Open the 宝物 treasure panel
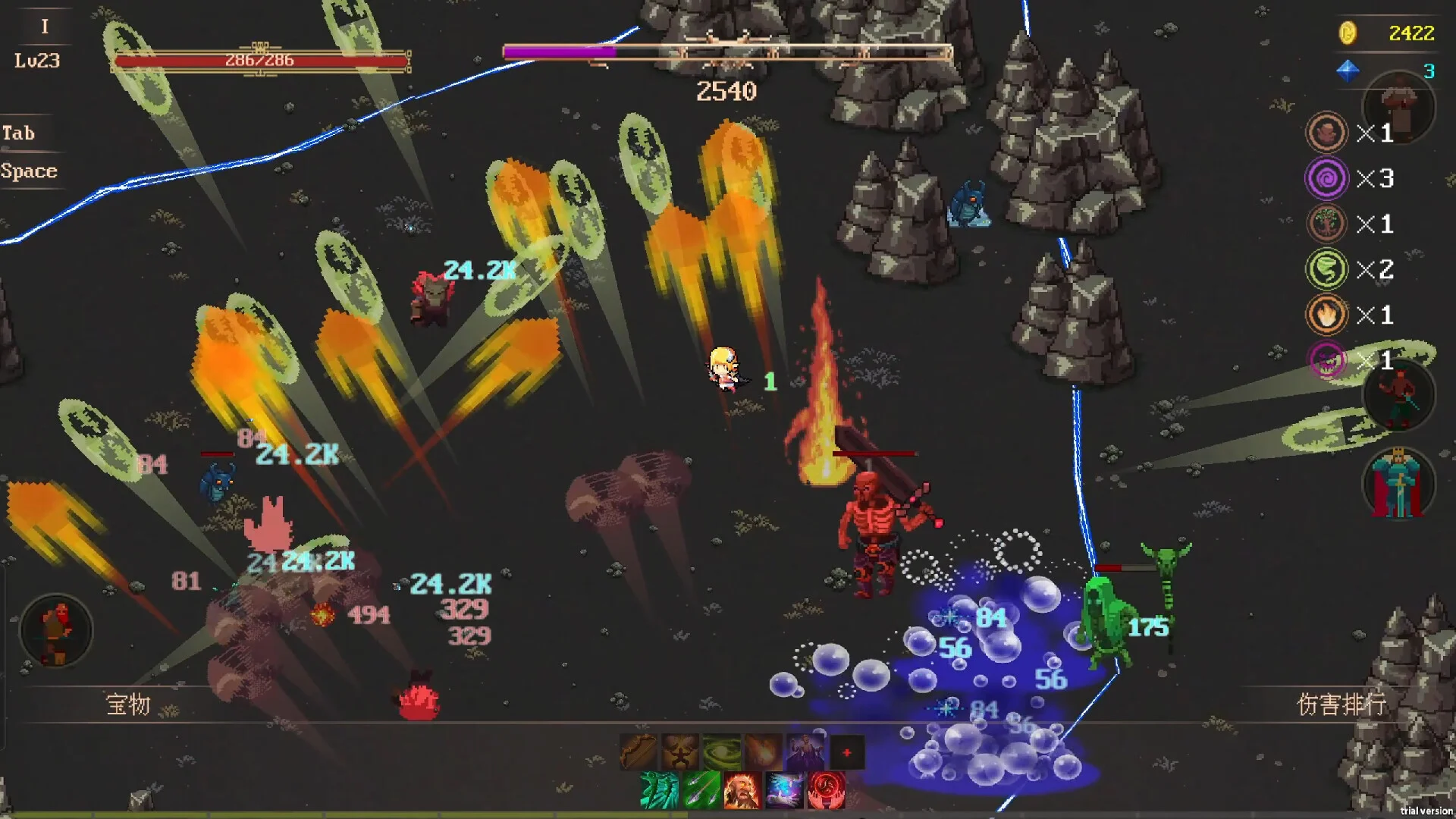 pyautogui.click(x=128, y=704)
